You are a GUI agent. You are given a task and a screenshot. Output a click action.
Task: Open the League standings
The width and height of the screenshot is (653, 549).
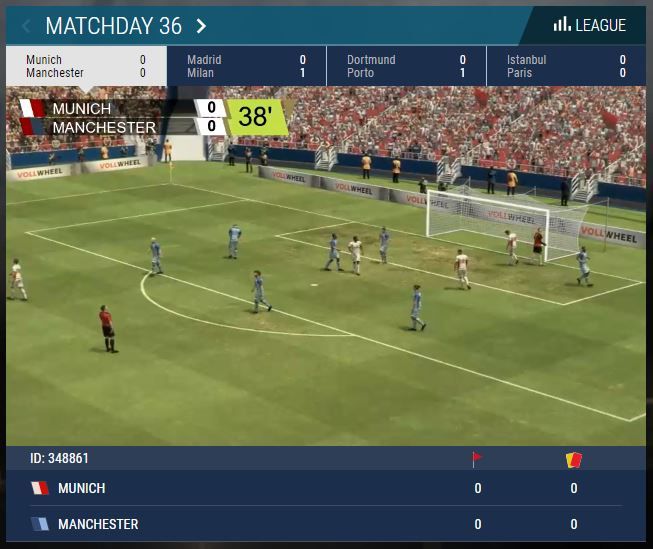(x=590, y=25)
